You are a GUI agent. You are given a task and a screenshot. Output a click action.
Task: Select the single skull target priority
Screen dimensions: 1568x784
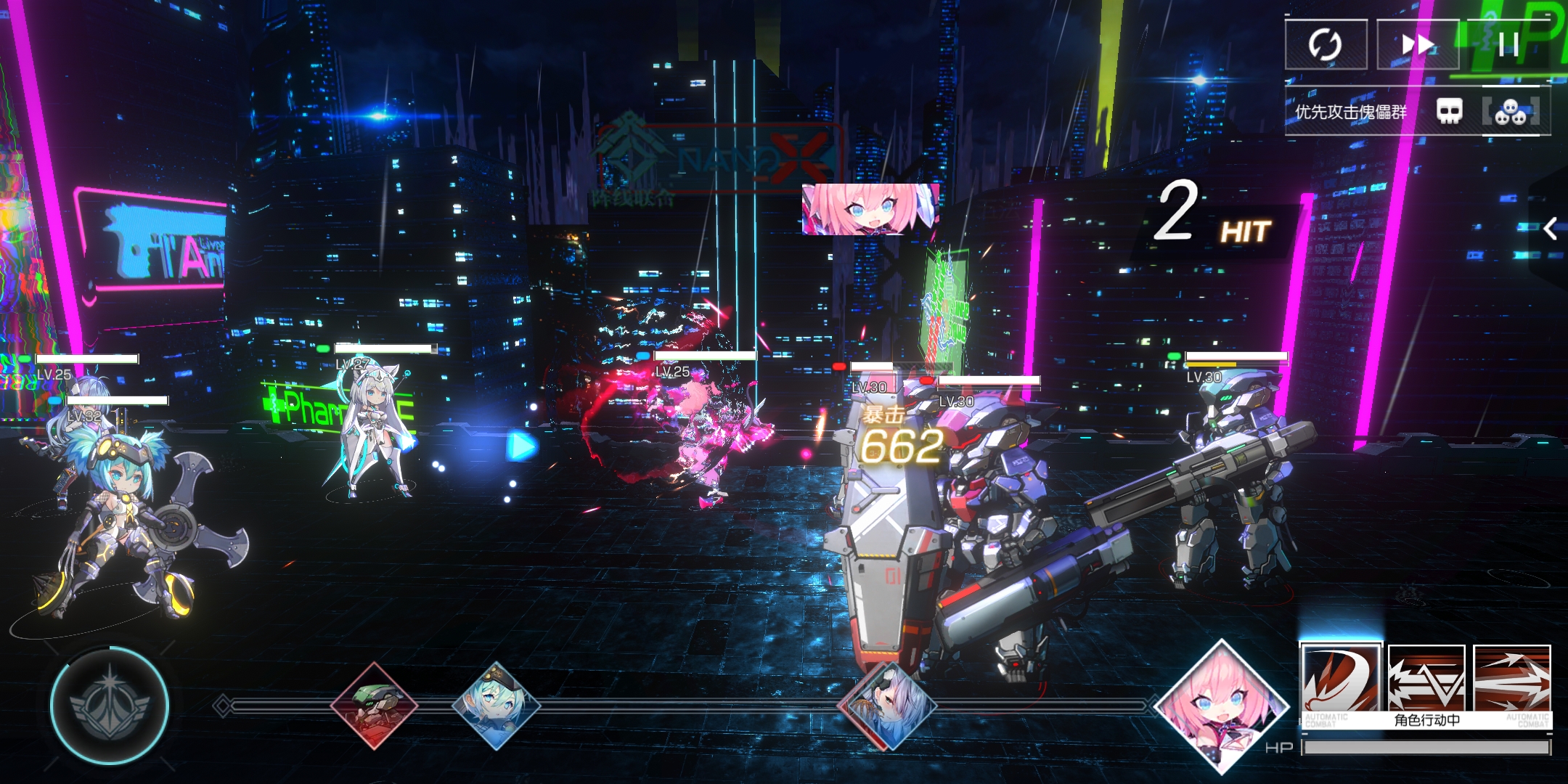(1450, 112)
